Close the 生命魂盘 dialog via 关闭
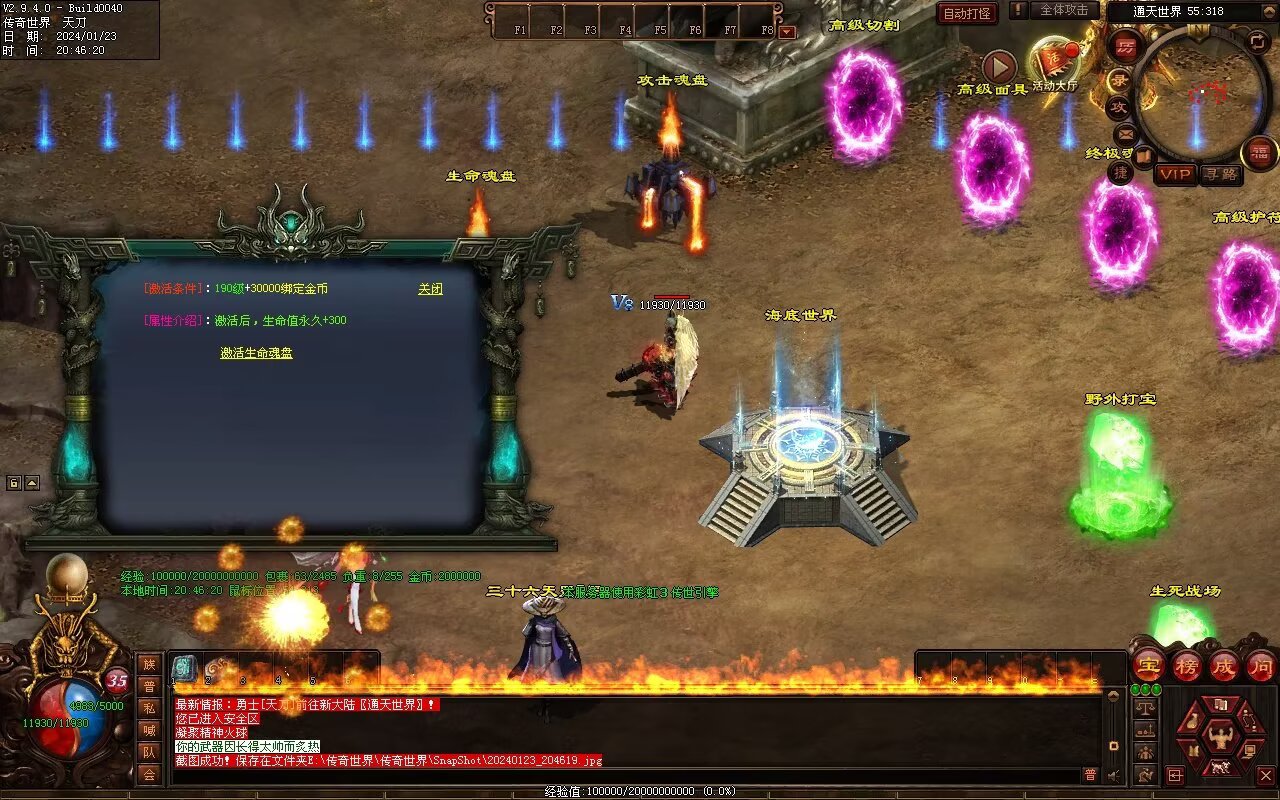The image size is (1280, 800). pos(430,289)
